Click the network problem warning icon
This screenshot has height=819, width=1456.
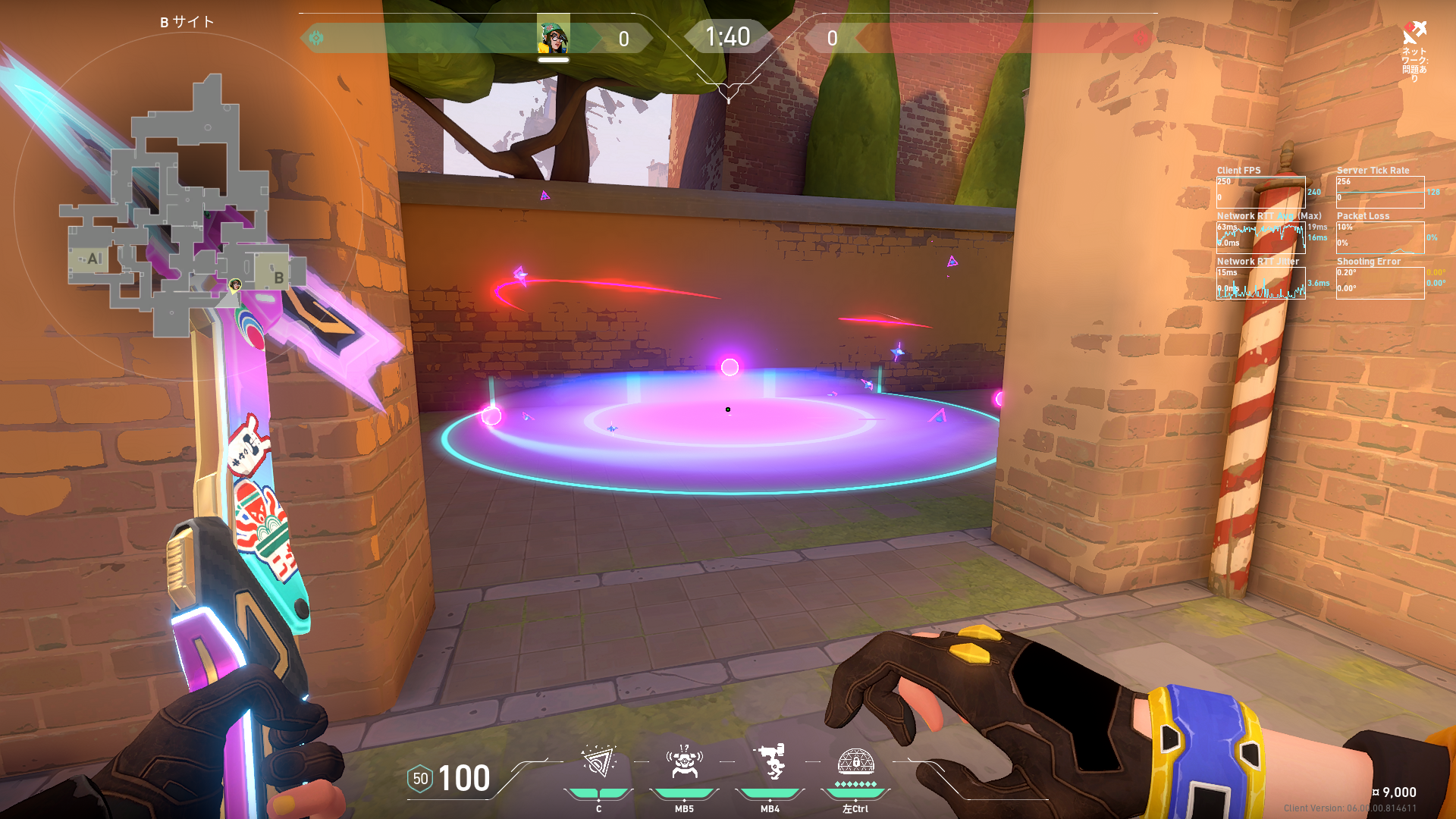1414,33
